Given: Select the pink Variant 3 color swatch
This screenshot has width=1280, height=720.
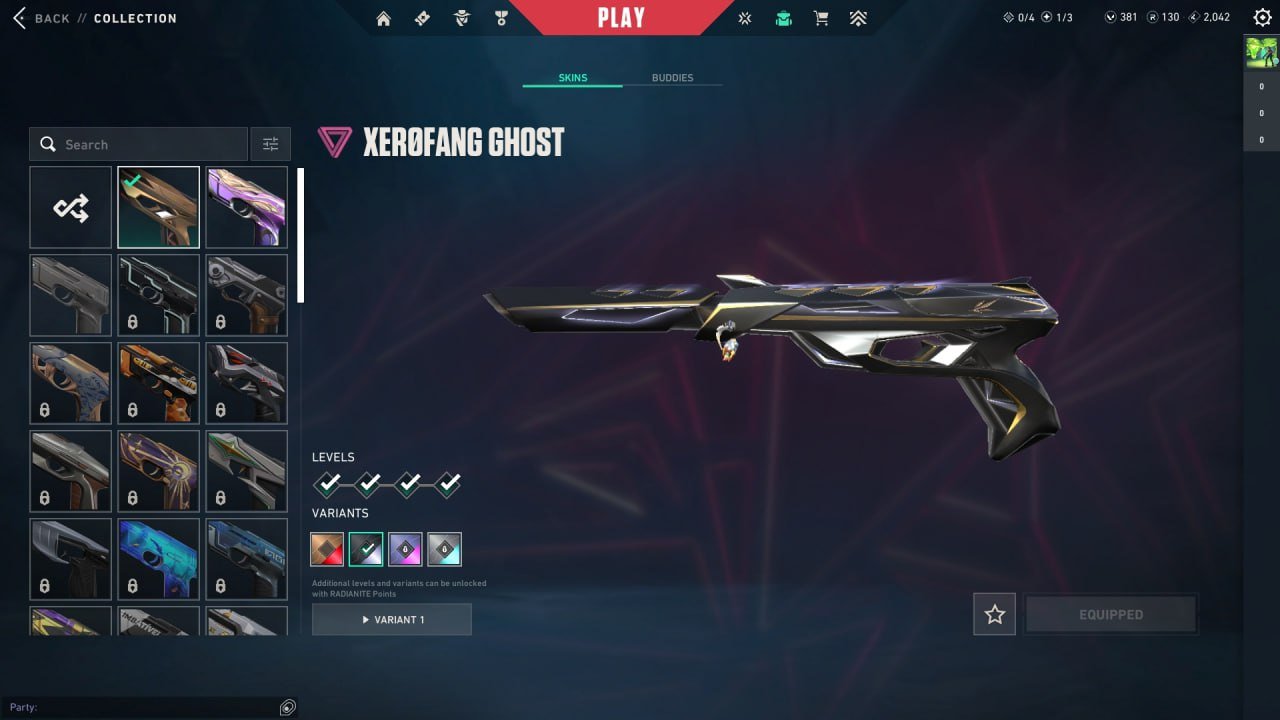Looking at the screenshot, I should 406,547.
